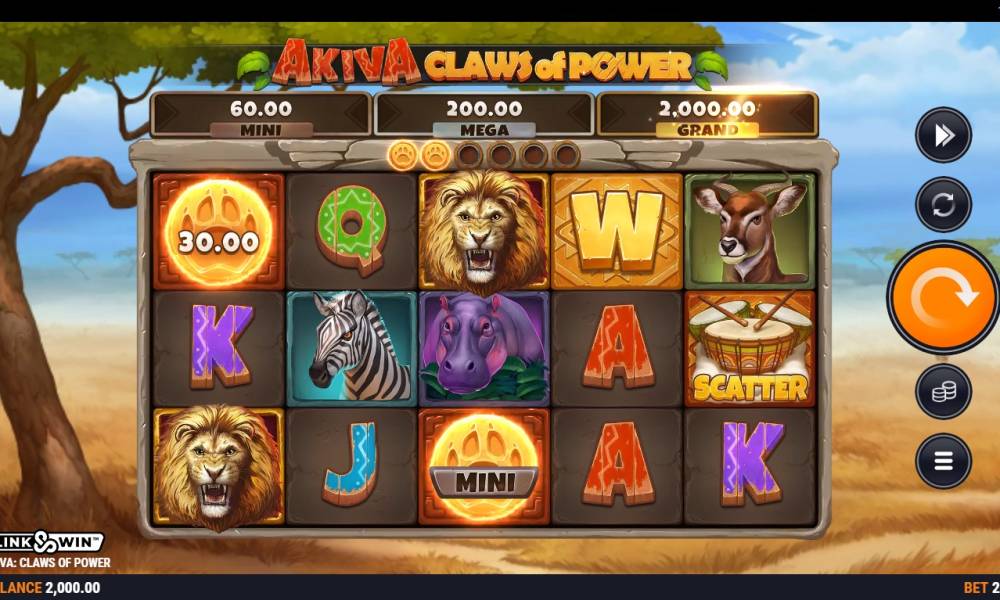Viewport: 1000px width, 600px height.
Task: Open the autoplay circular arrows button
Action: [943, 205]
